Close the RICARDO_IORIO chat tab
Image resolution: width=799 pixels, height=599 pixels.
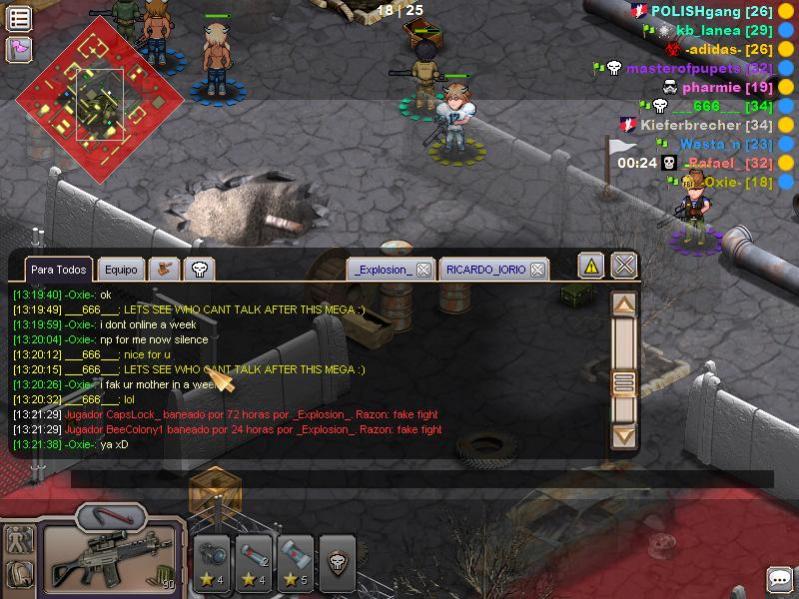pyautogui.click(x=538, y=270)
